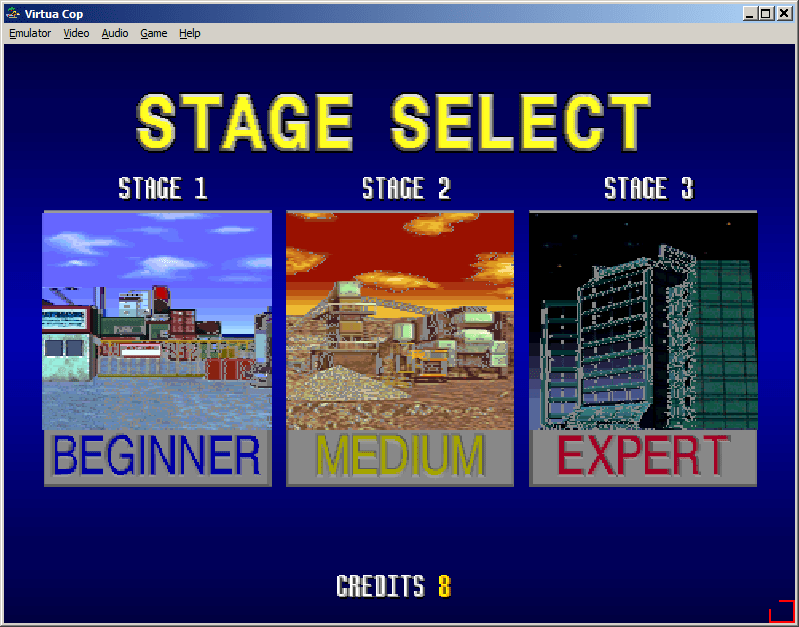Show the Audio menu
This screenshot has width=799, height=627.
(x=115, y=33)
